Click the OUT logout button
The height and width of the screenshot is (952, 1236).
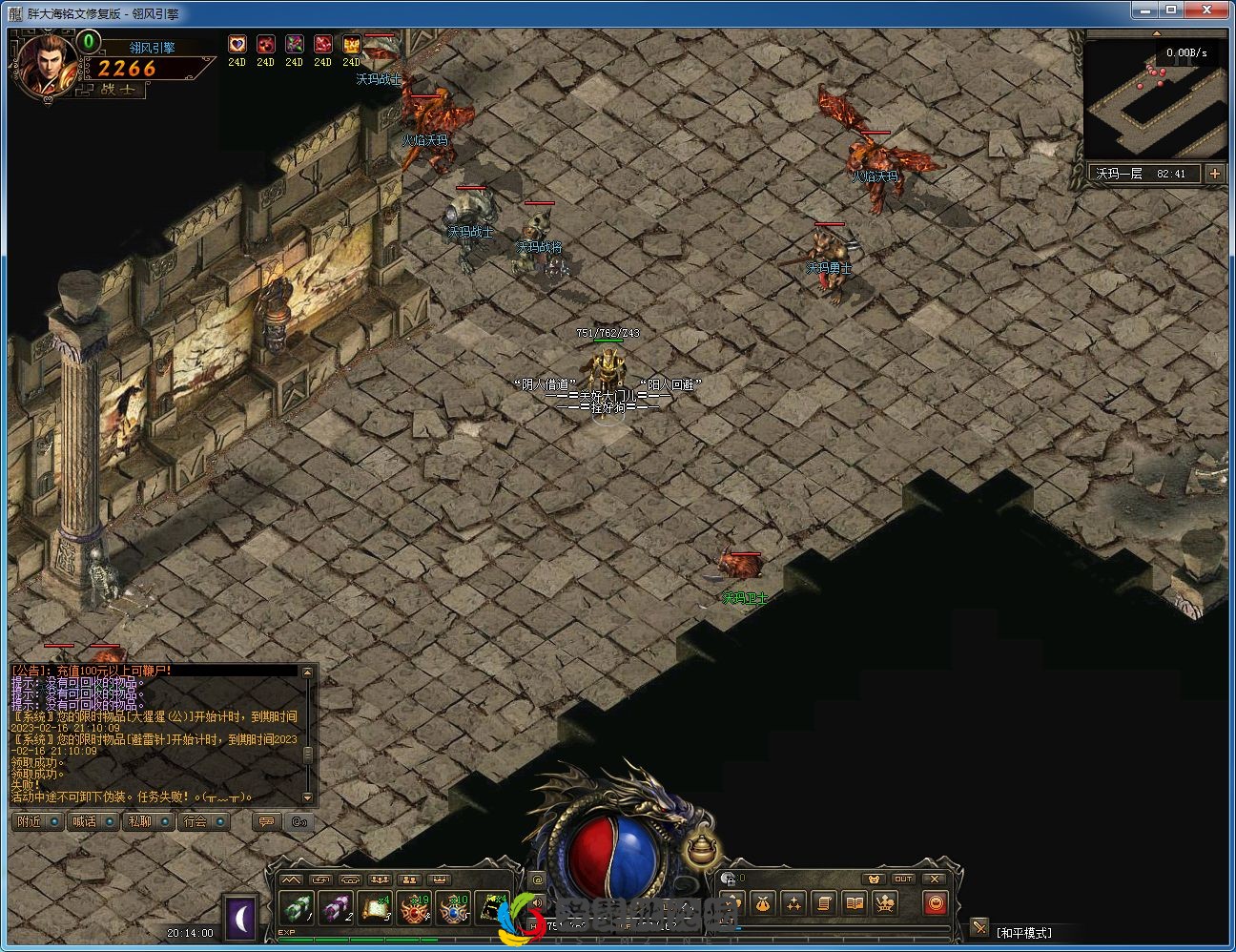click(903, 879)
